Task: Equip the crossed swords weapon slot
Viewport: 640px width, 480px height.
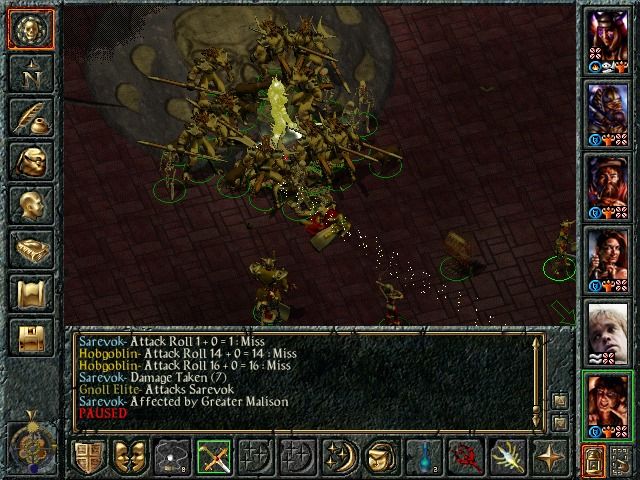Action: 213,456
